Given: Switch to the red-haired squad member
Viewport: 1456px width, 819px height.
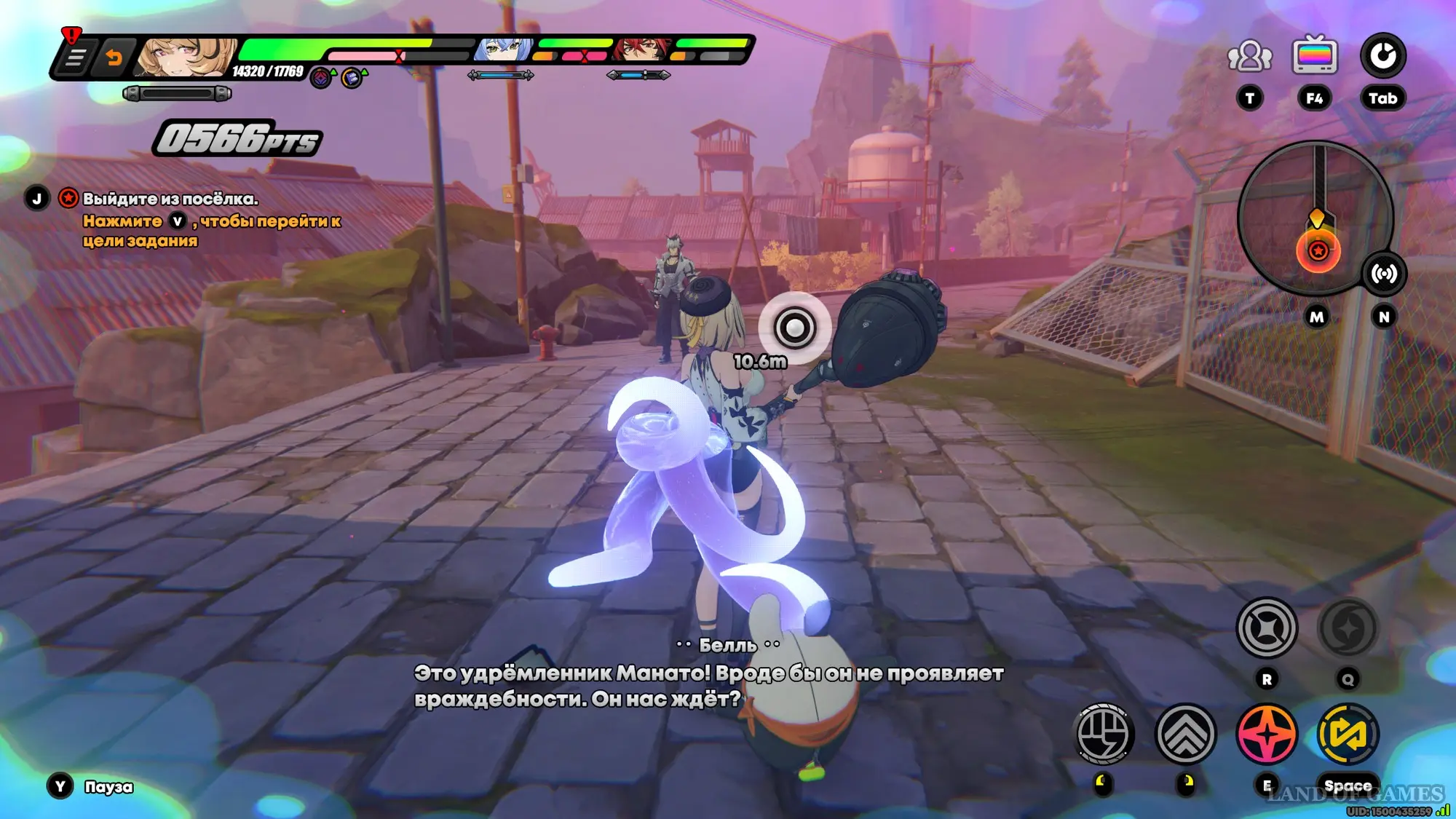Looking at the screenshot, I should point(641,49).
